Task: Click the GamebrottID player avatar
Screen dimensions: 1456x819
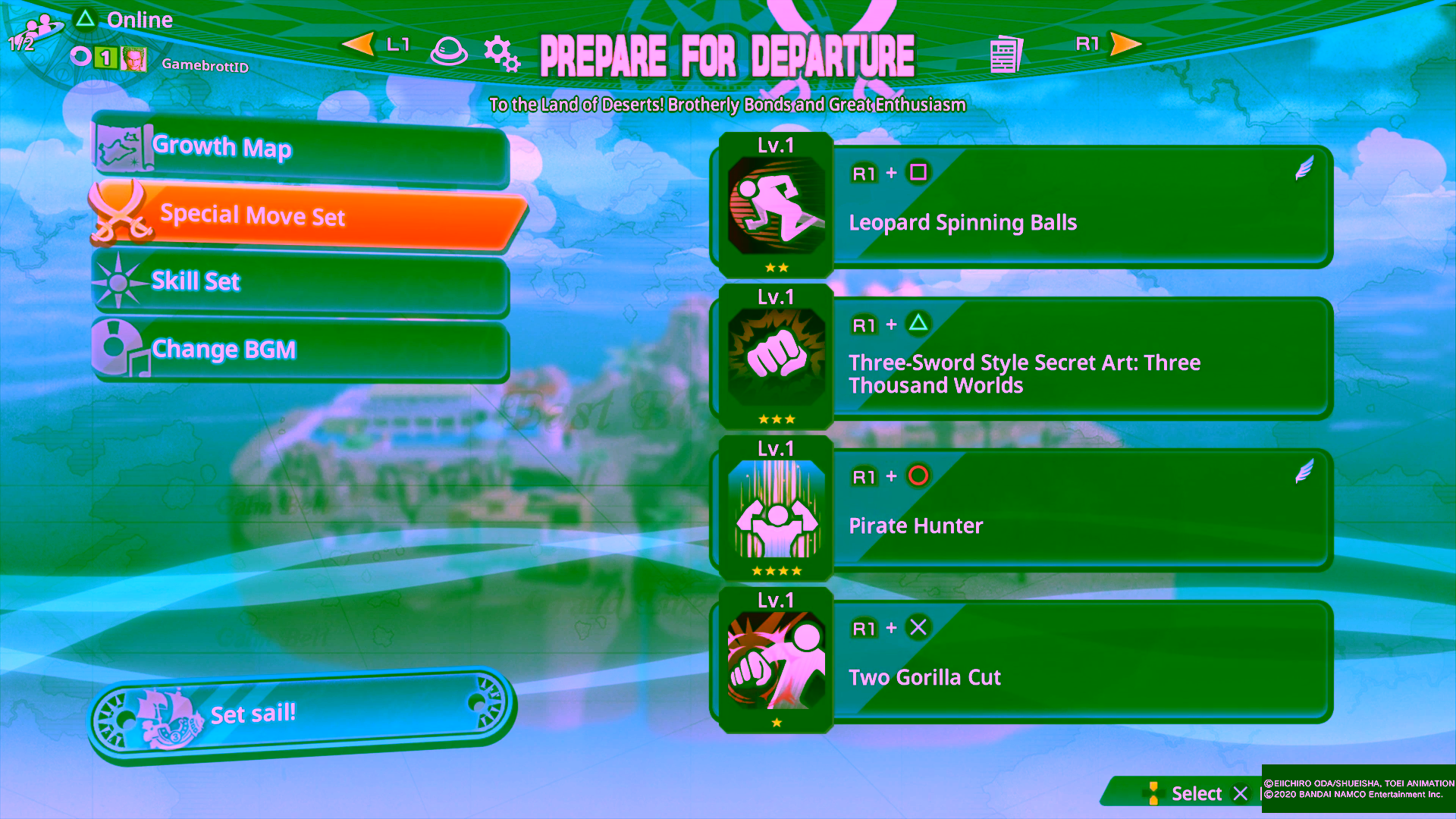Action: click(x=134, y=59)
